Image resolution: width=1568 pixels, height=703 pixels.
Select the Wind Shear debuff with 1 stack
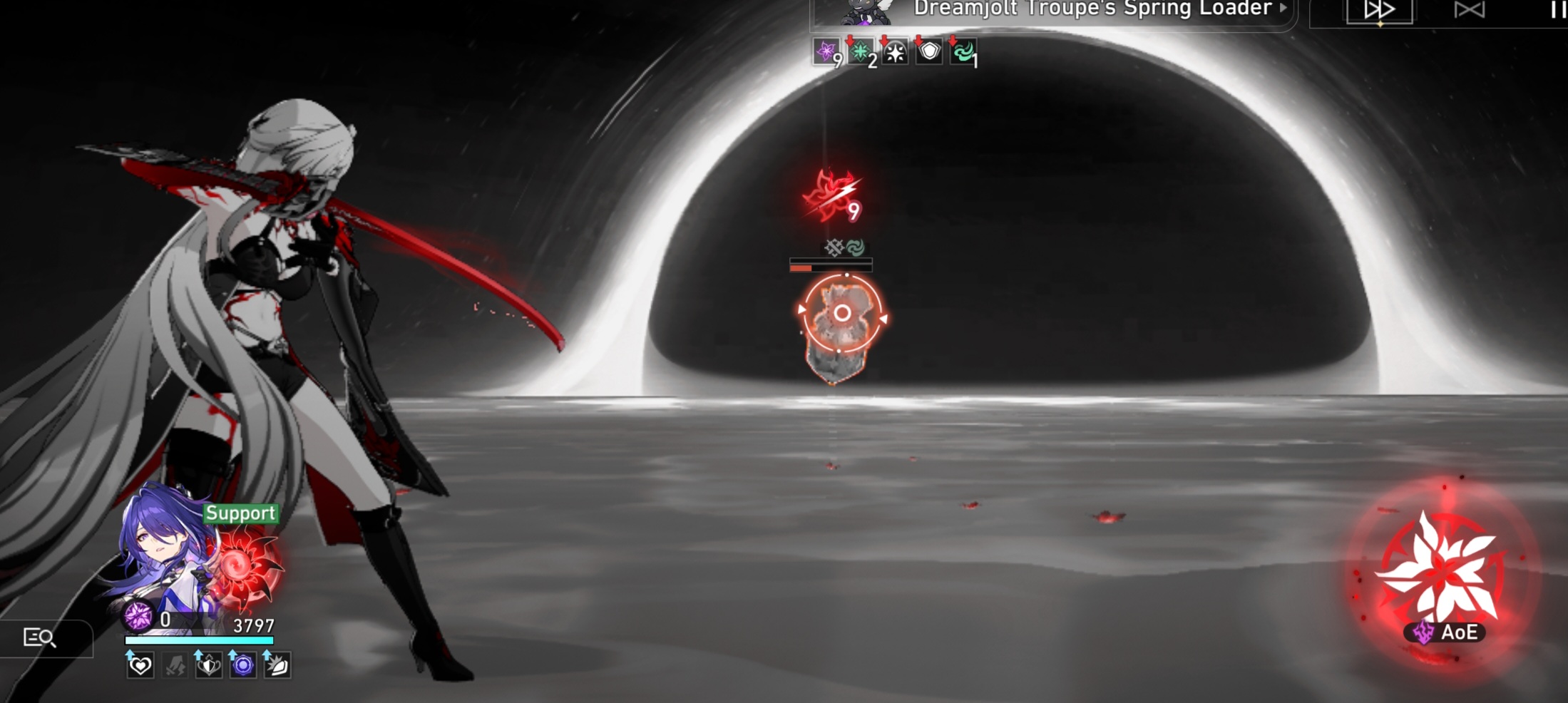(x=963, y=51)
